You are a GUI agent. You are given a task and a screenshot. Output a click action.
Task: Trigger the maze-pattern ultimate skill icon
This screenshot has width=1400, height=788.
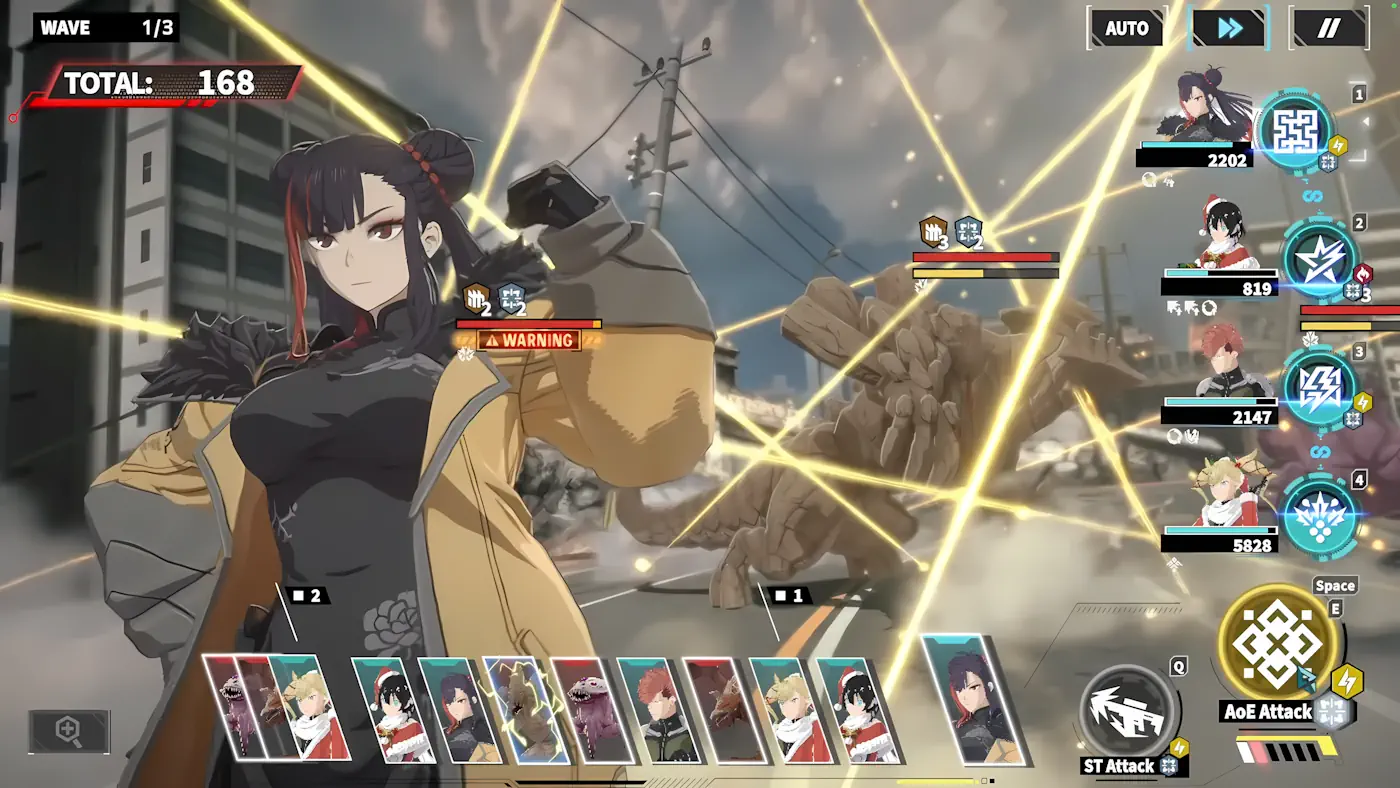pyautogui.click(x=1296, y=130)
